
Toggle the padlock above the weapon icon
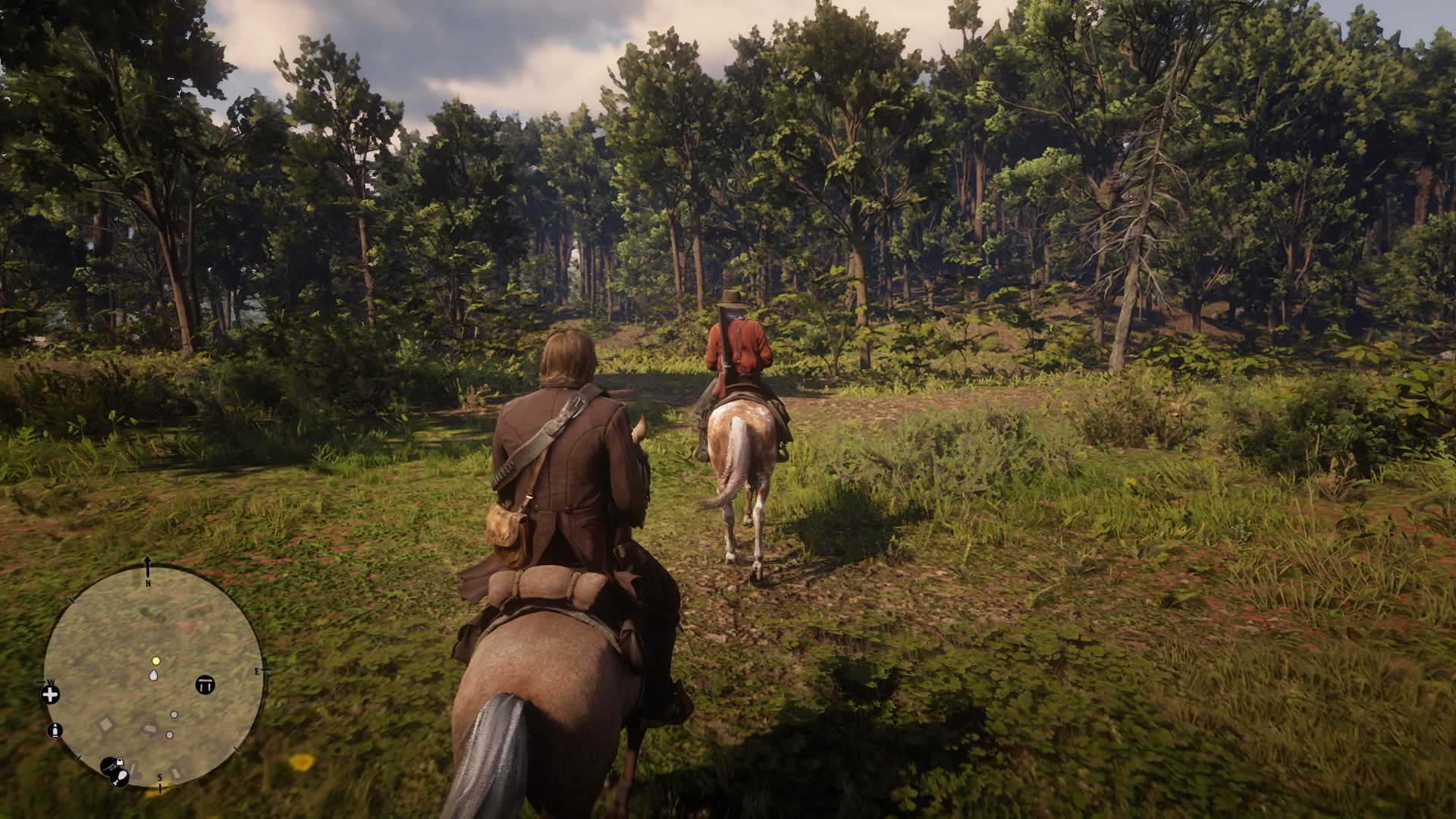coord(120,761)
